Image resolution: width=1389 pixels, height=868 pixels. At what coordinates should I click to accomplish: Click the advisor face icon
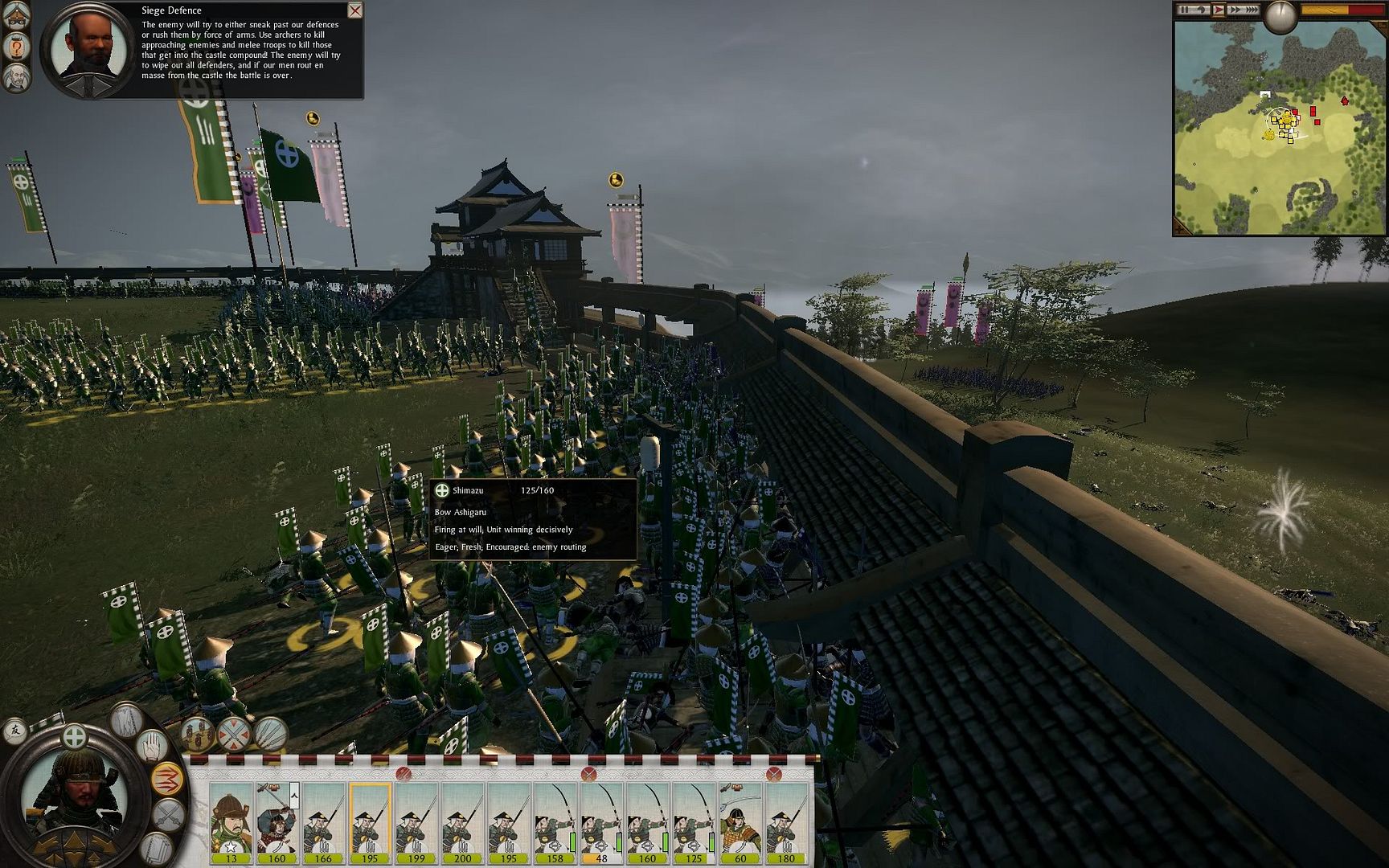(x=17, y=78)
